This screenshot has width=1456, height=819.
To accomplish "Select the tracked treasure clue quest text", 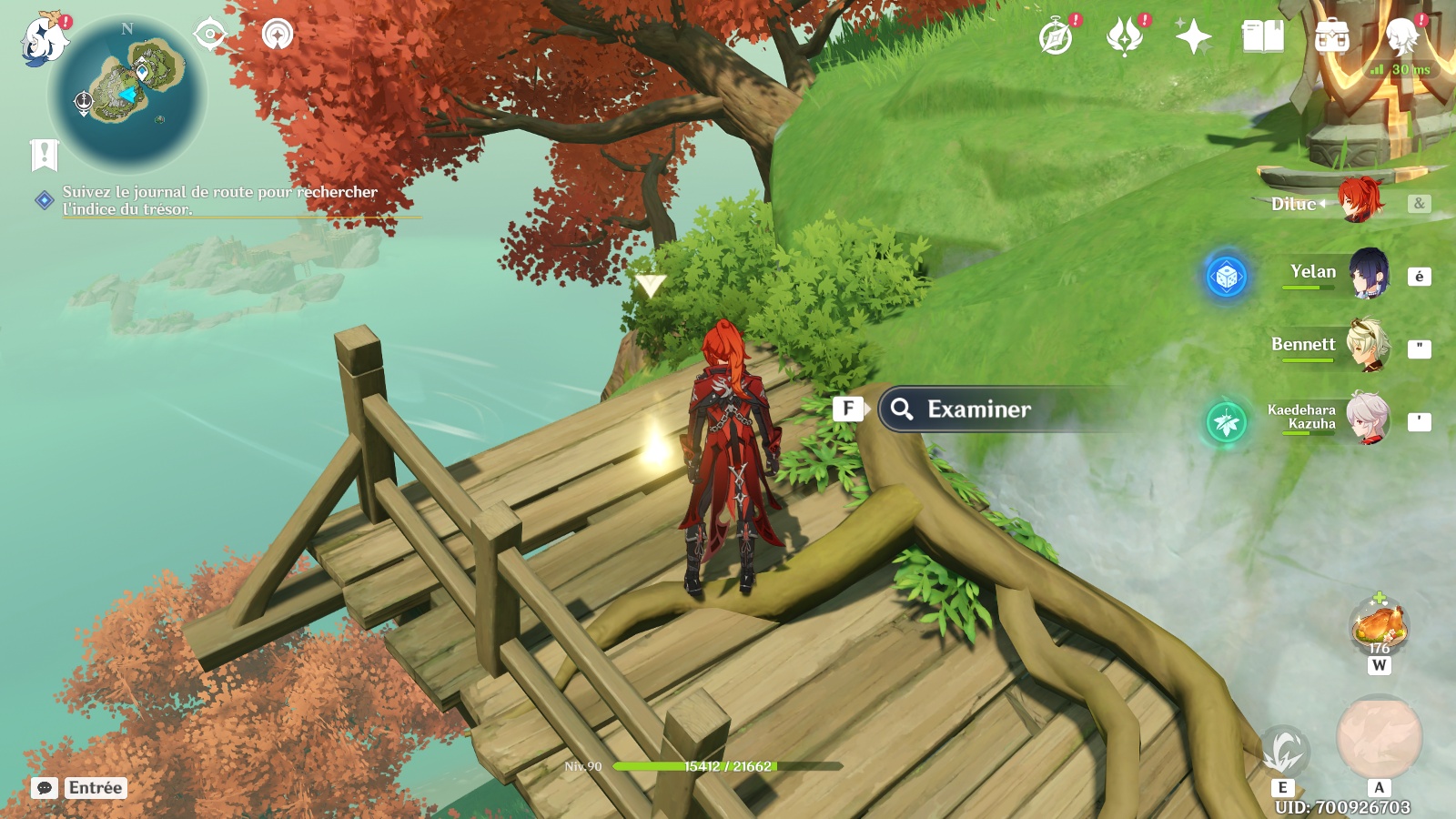I will pos(218,200).
